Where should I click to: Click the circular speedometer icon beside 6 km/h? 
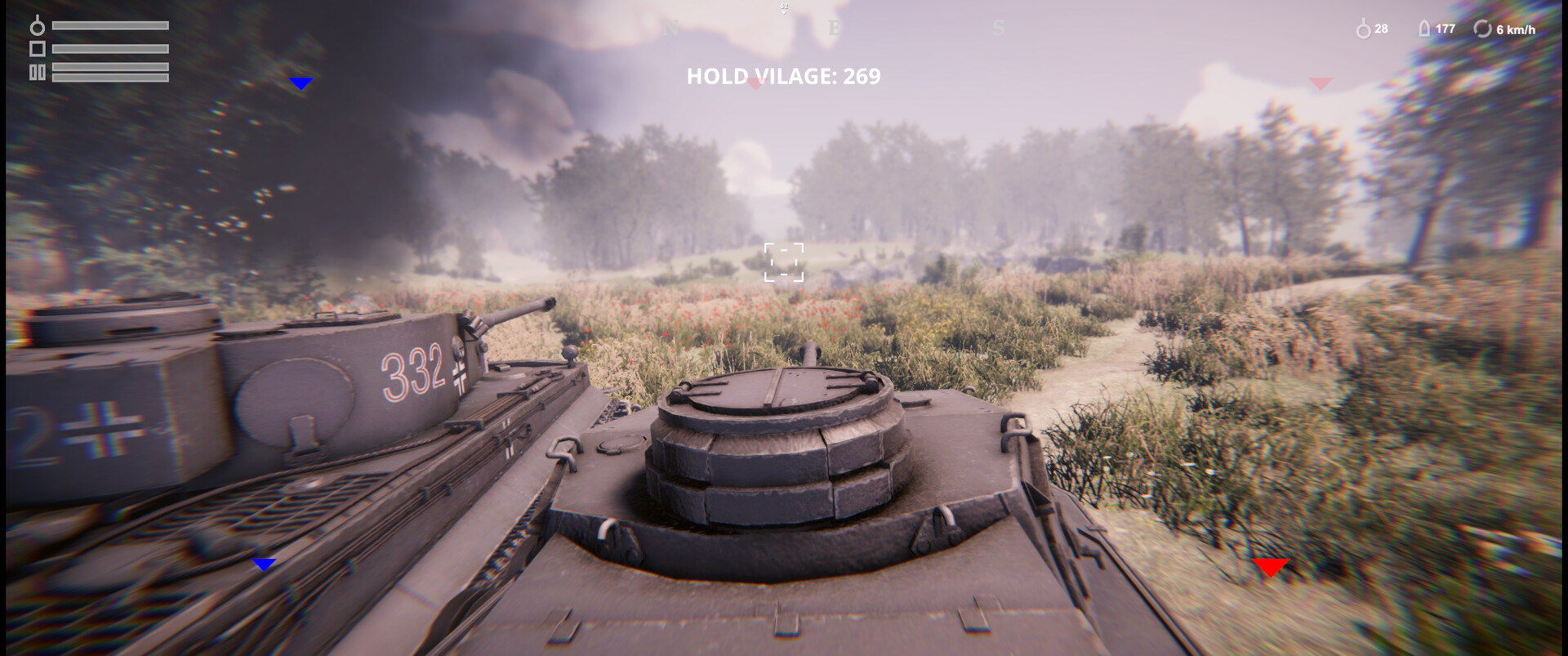tap(1483, 29)
